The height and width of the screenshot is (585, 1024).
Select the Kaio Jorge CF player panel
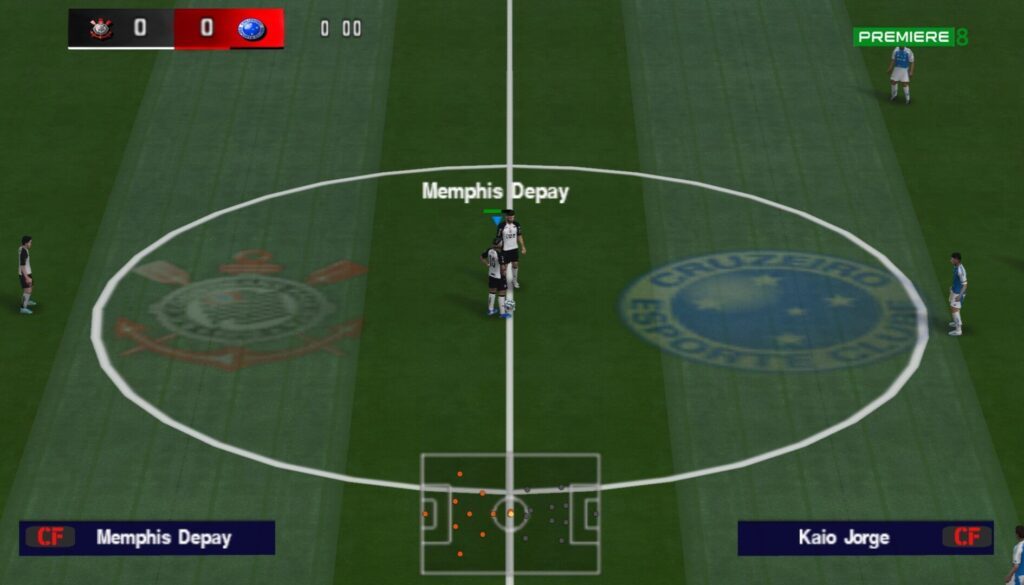click(x=865, y=538)
